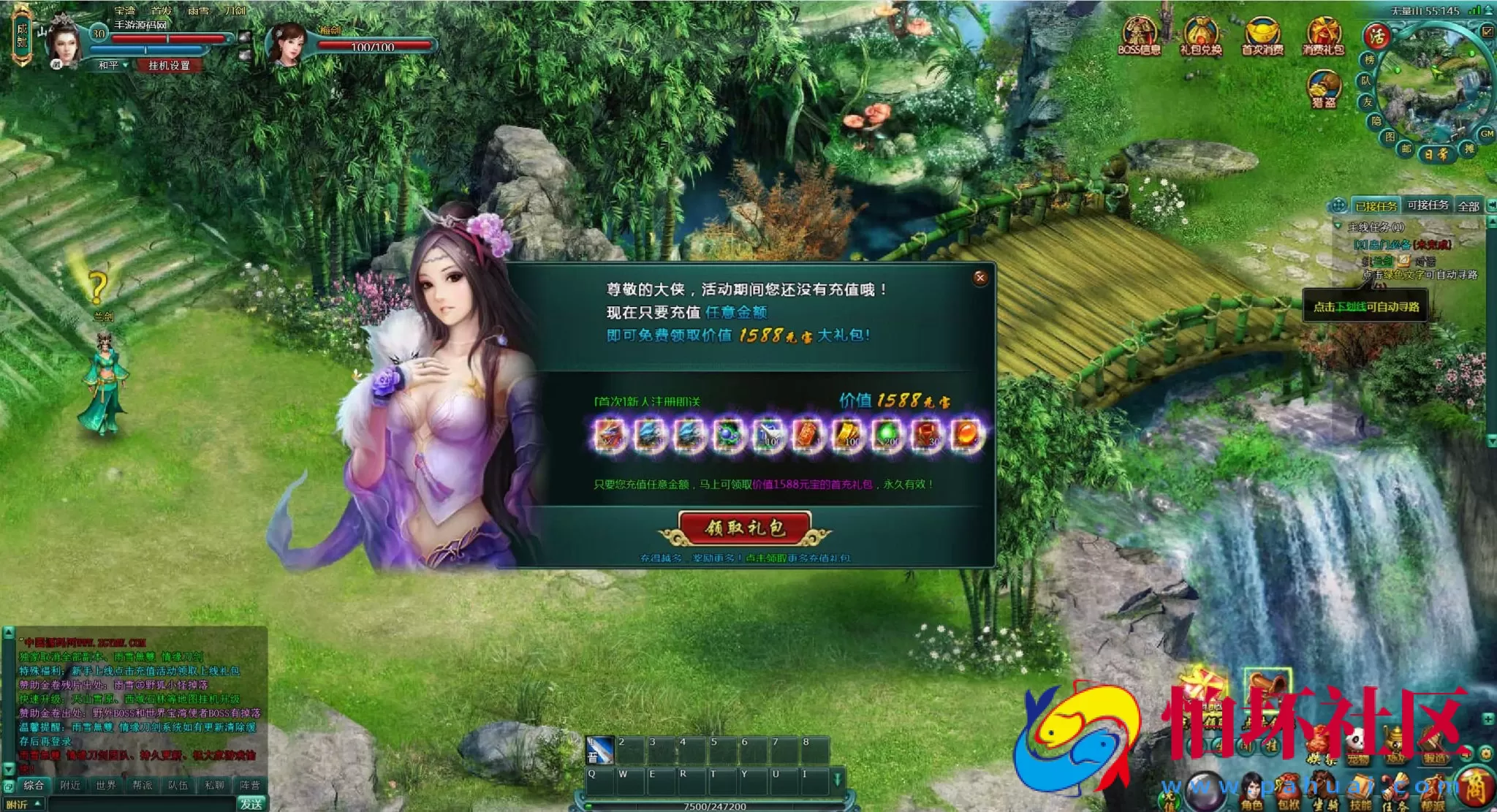Viewport: 1497px width, 812px height.
Task: Switch to the 世界 chat tab
Action: 107,786
